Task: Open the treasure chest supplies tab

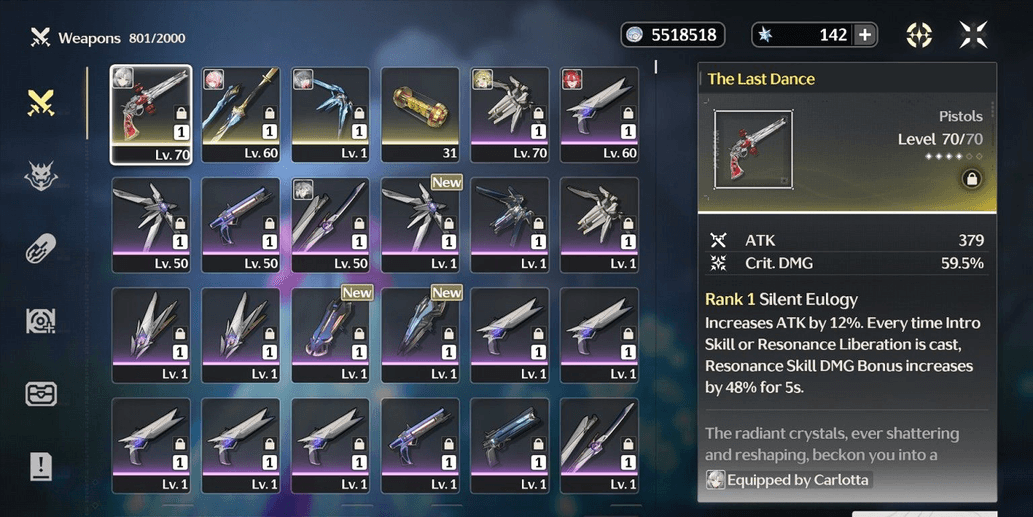Action: [x=41, y=393]
